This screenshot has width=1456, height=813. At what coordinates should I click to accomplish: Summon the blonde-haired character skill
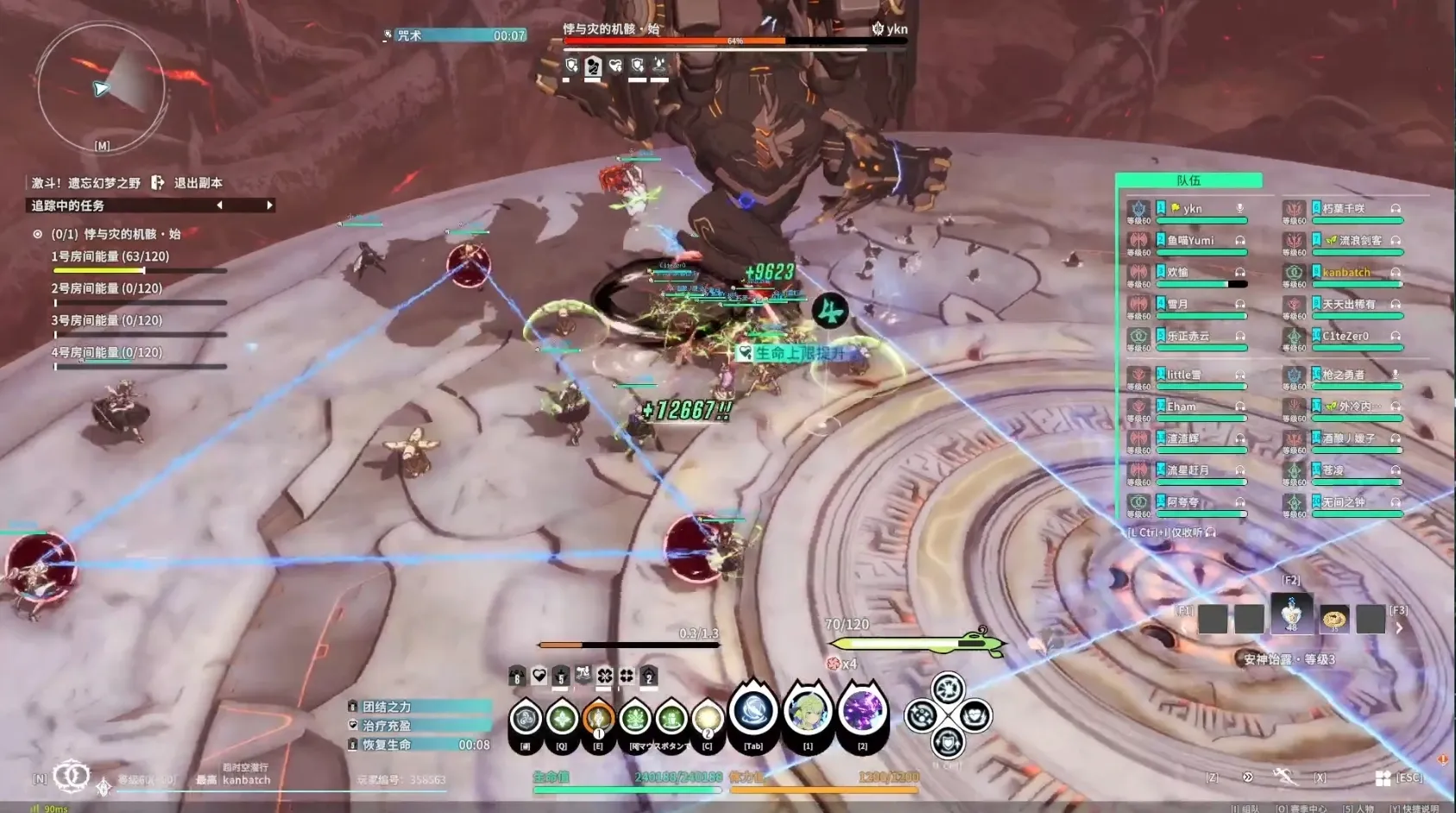pyautogui.click(x=808, y=713)
